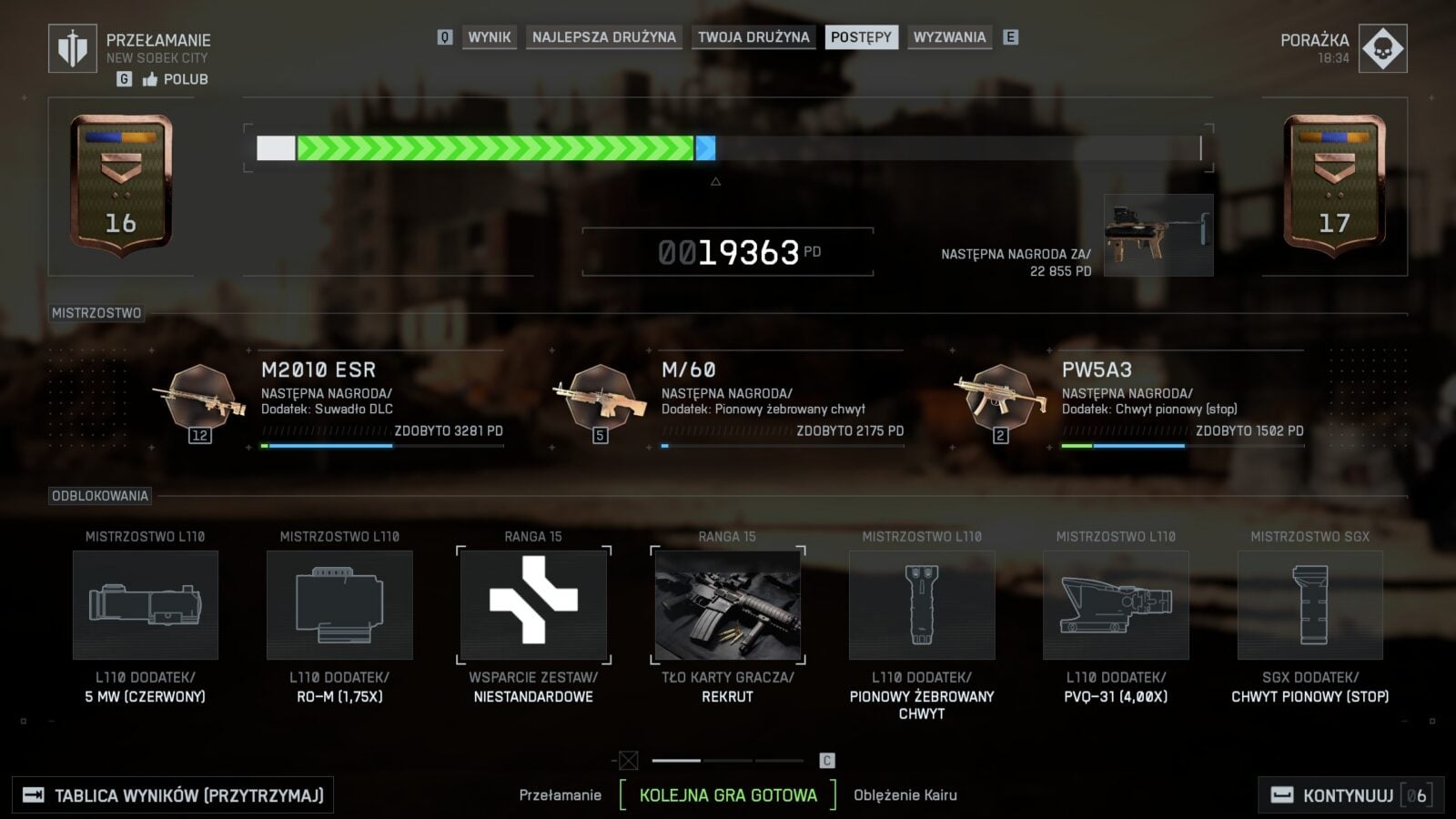Click the next reward weapon thumbnail
Screen dimensions: 1456x819
(1158, 235)
